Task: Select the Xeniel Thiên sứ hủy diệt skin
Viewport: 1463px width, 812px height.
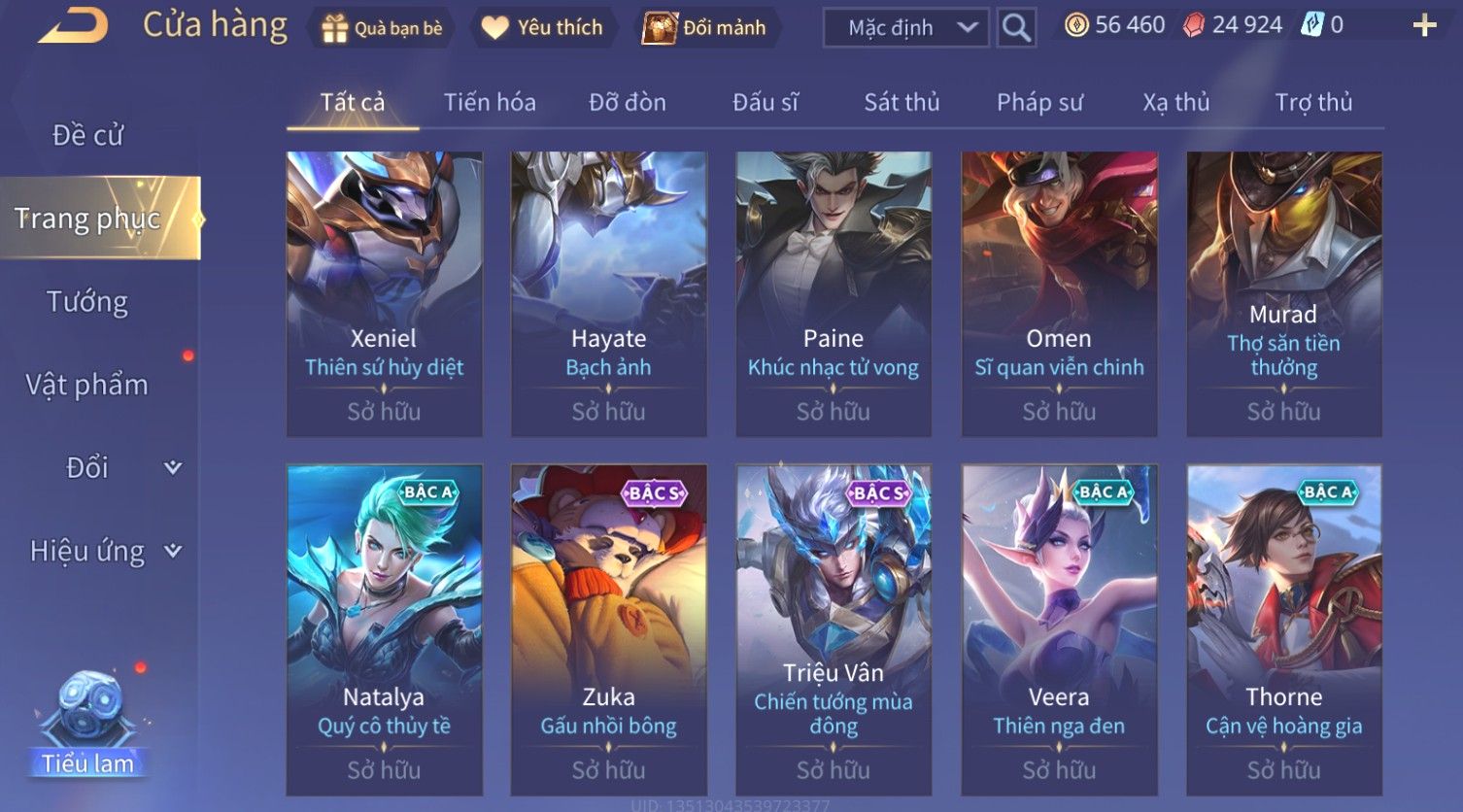Action: click(x=385, y=293)
